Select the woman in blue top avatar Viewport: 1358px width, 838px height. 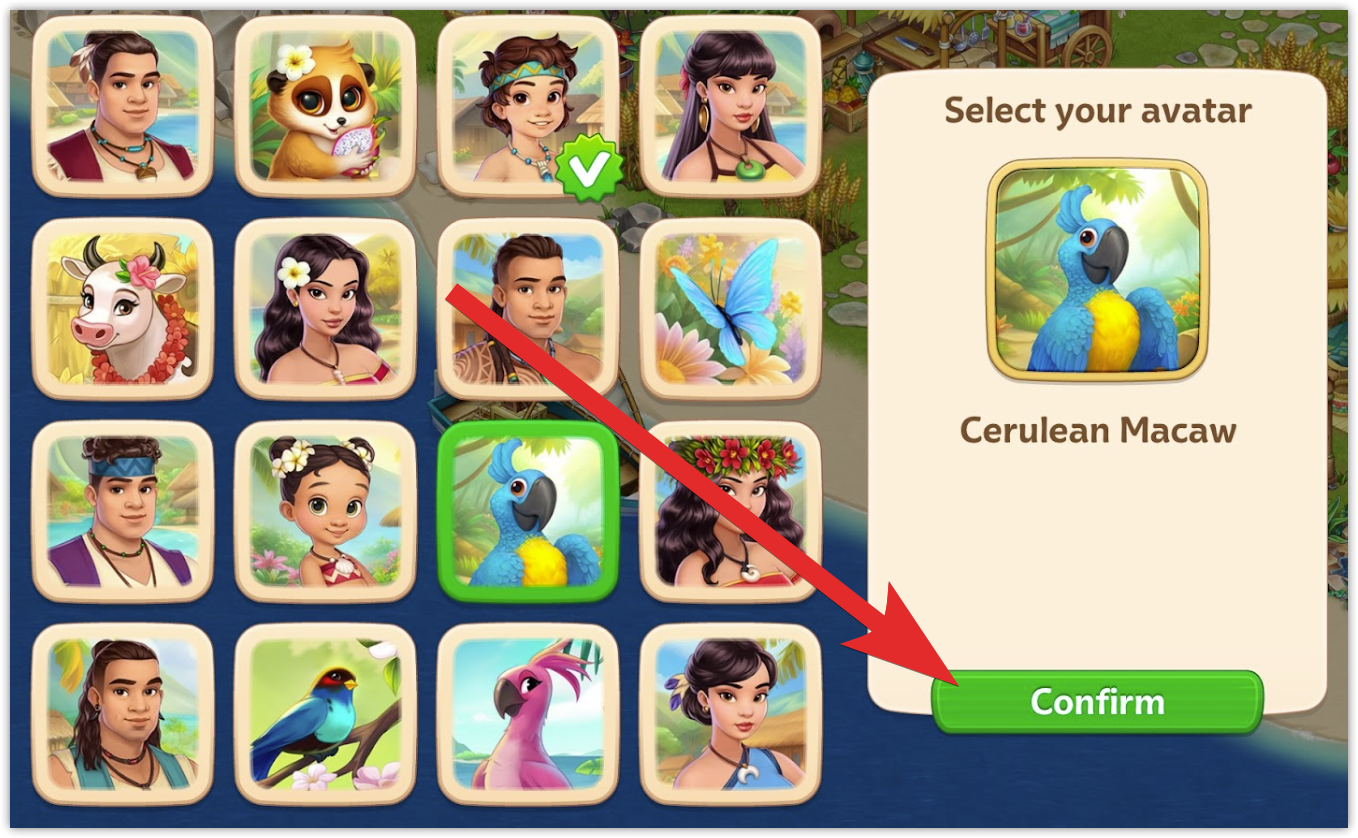[x=730, y=714]
